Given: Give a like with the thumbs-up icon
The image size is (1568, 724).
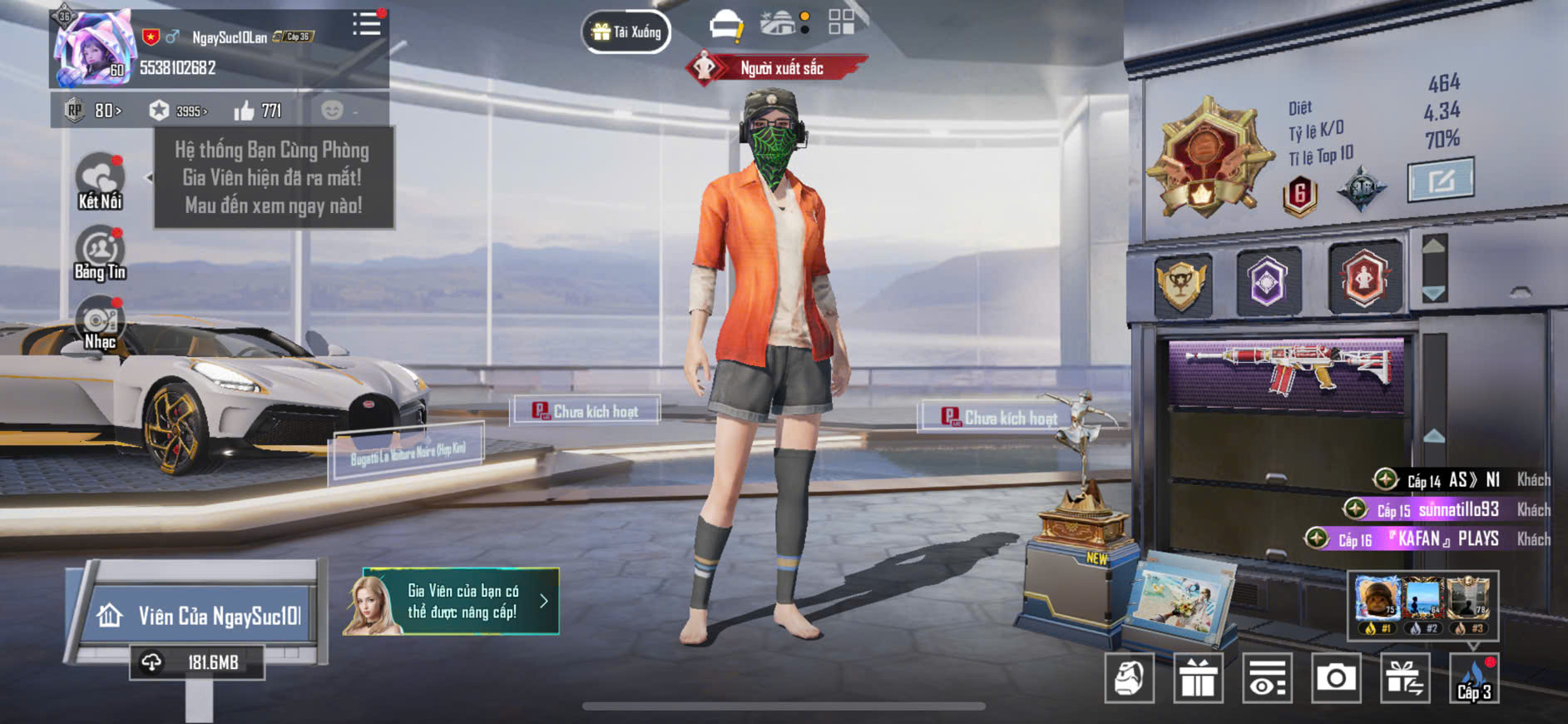Looking at the screenshot, I should 245,111.
